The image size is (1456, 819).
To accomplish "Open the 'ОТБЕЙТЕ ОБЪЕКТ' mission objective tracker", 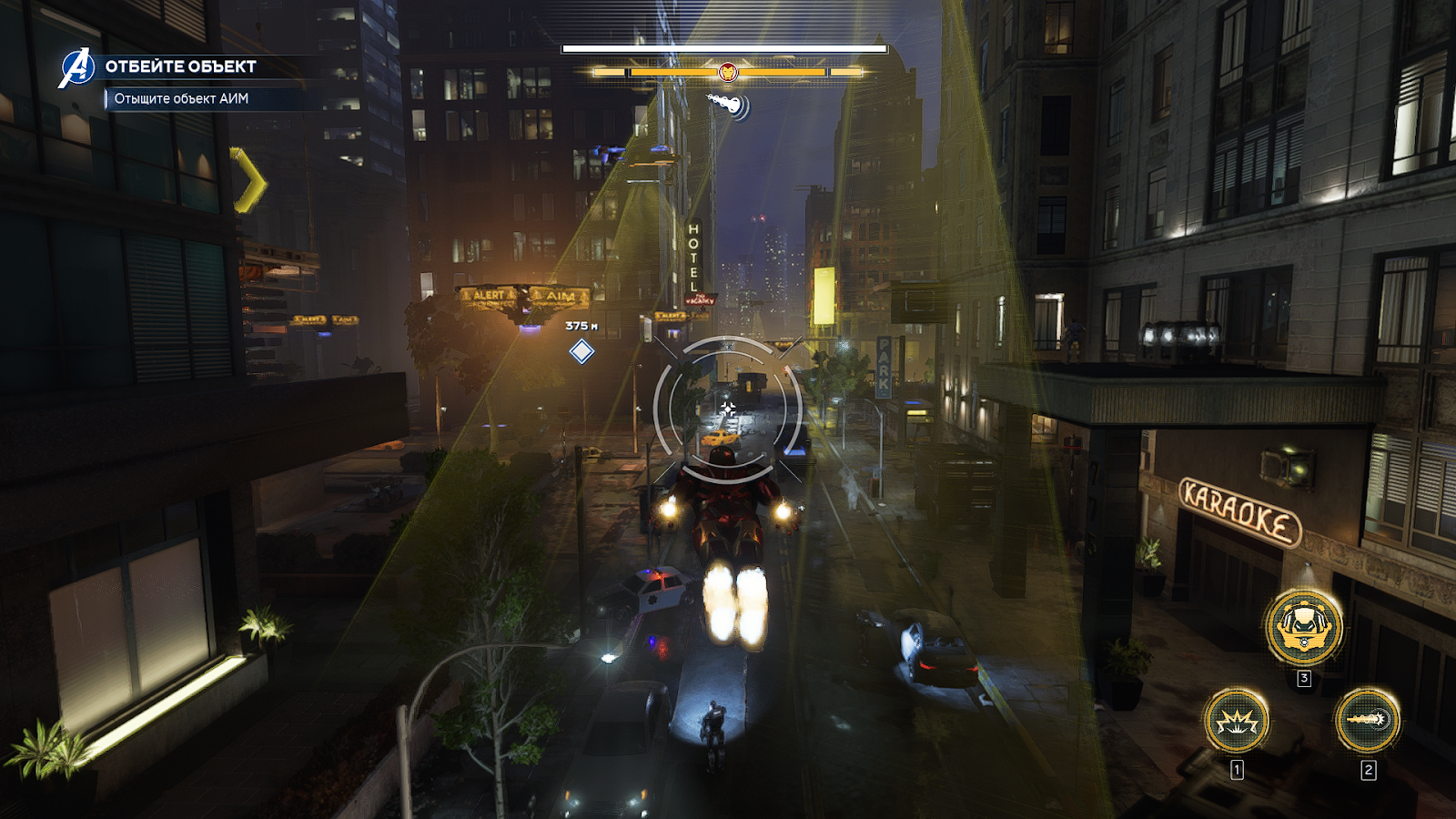I will (x=180, y=66).
